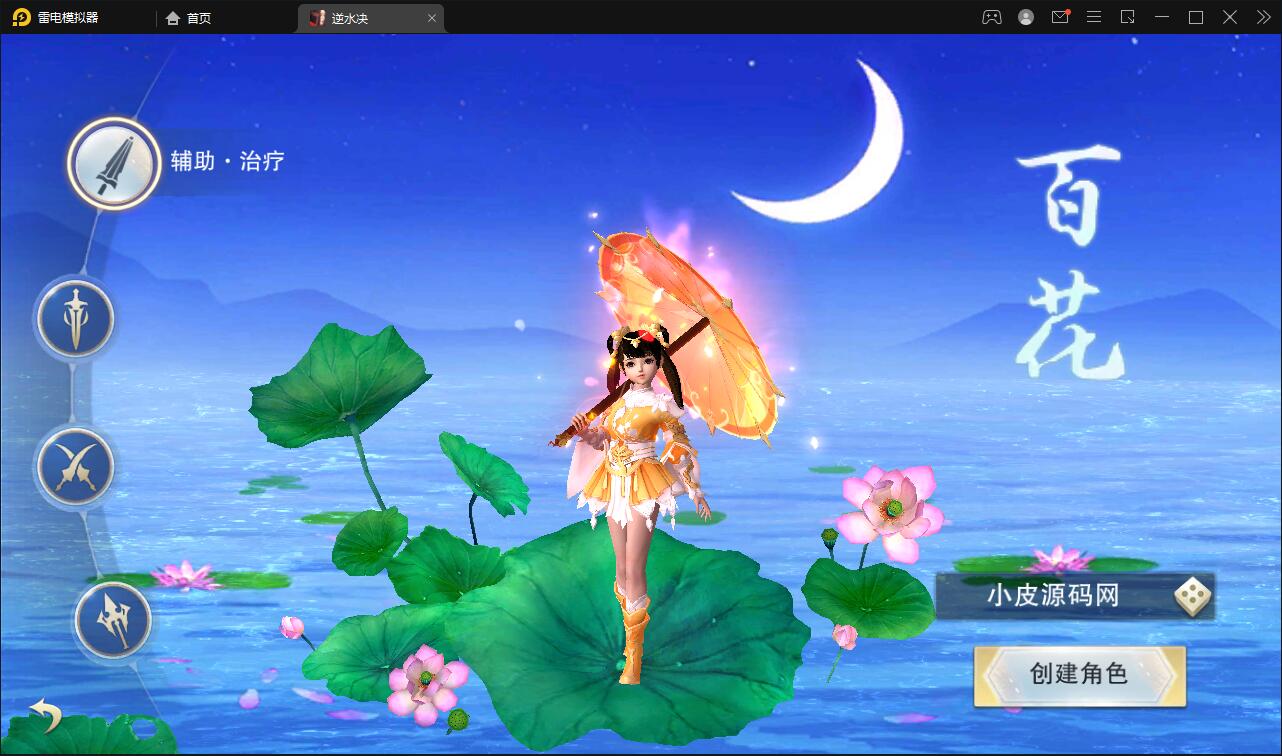
Task: Click the 辅助·治疗 class description label
Action: coord(227,159)
